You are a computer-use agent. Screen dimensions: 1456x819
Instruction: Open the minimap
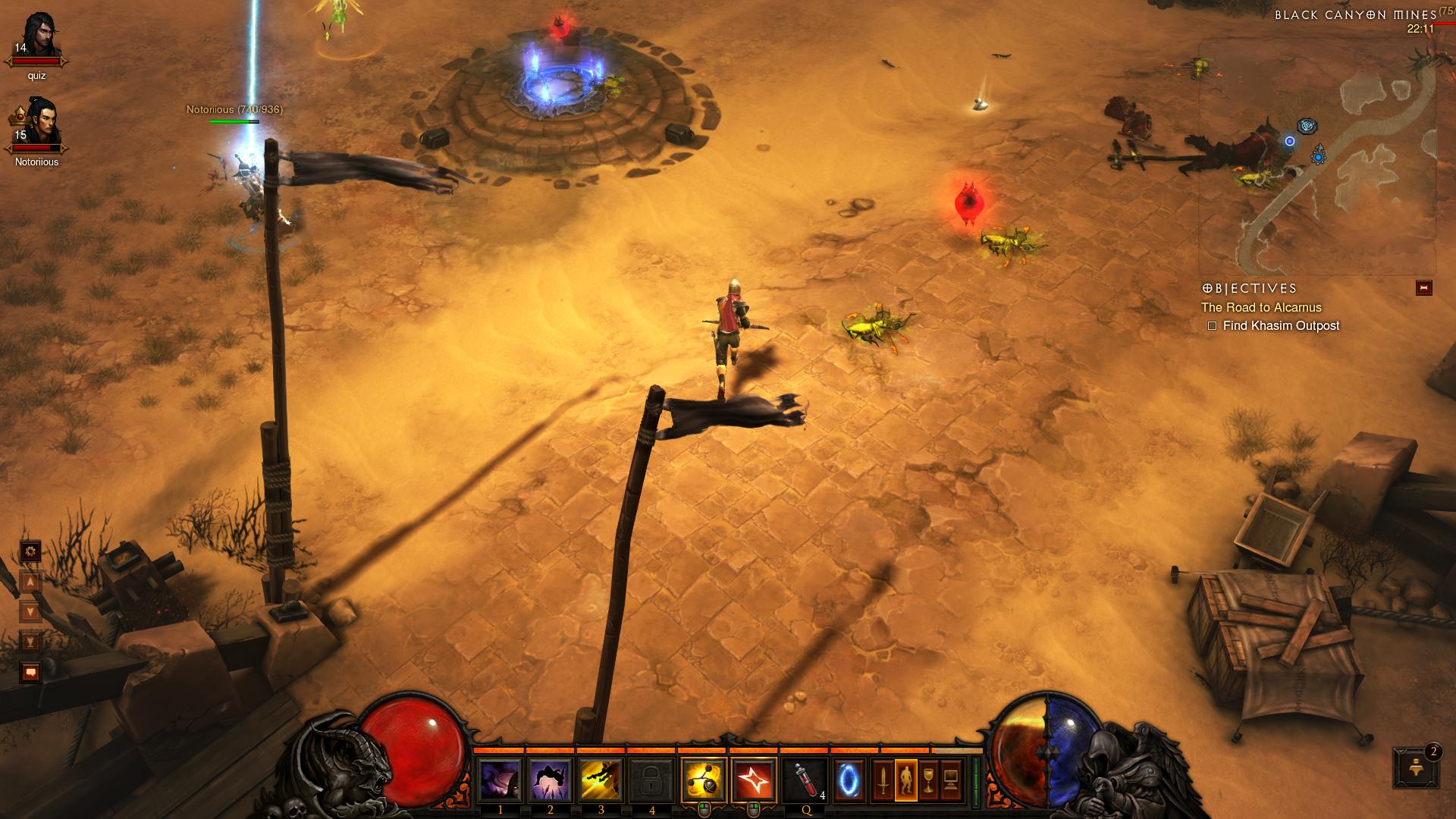click(1316, 159)
